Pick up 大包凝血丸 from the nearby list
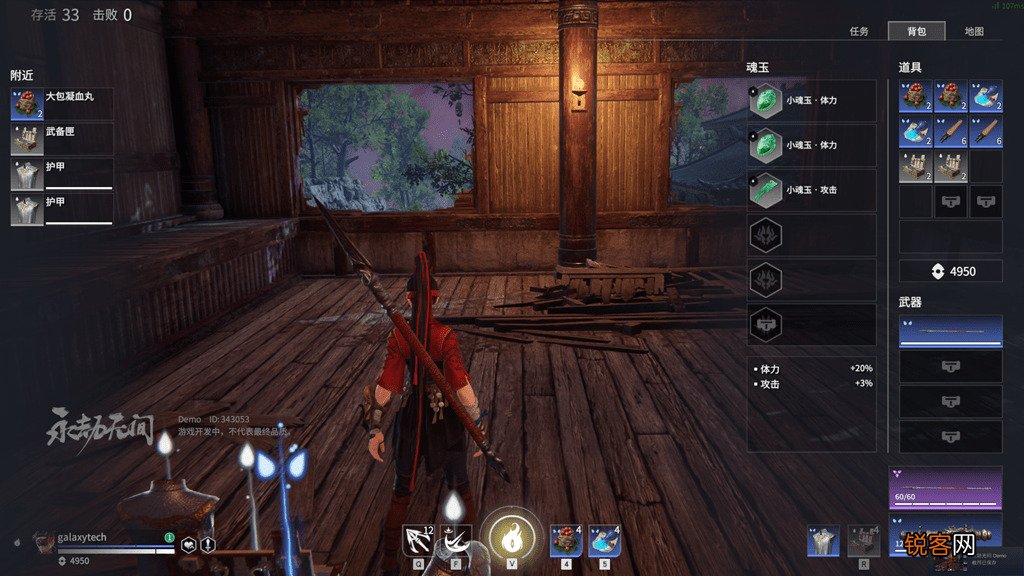 (x=61, y=104)
